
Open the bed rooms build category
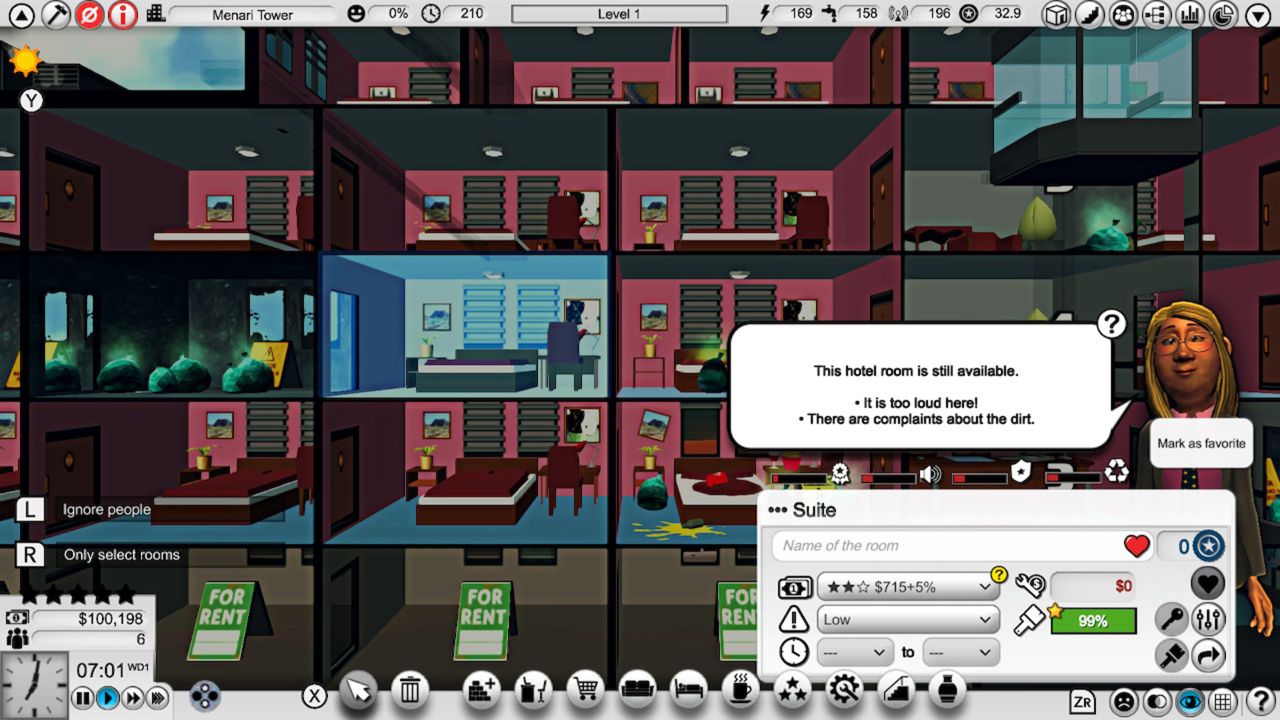[689, 690]
